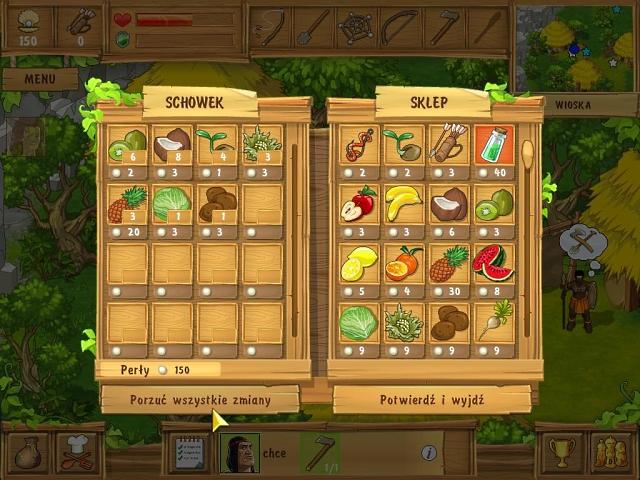Click the kiwi slot in storage
The image size is (640, 480).
pyautogui.click(x=127, y=146)
